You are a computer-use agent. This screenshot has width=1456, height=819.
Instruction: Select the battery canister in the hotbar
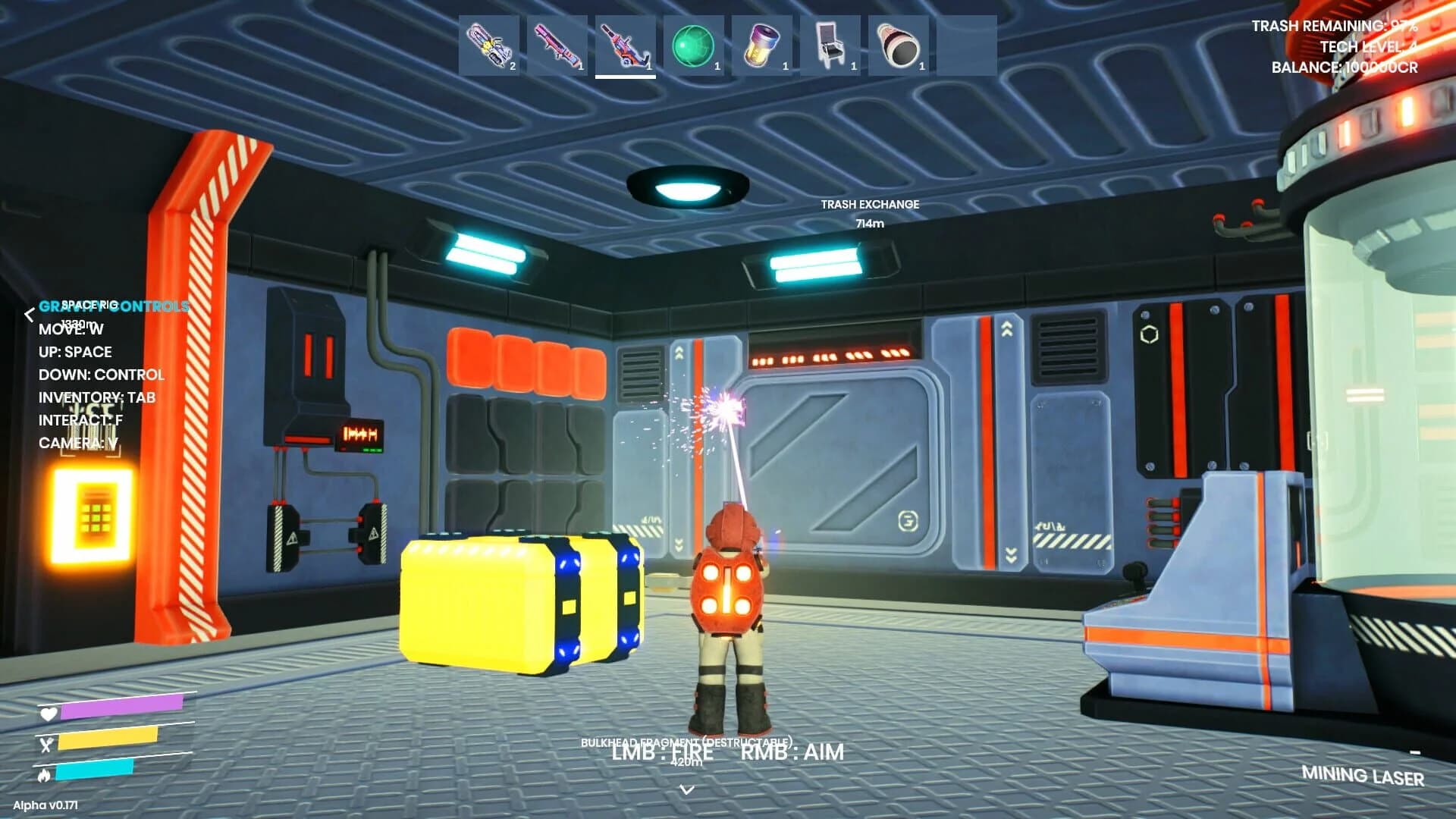point(763,47)
